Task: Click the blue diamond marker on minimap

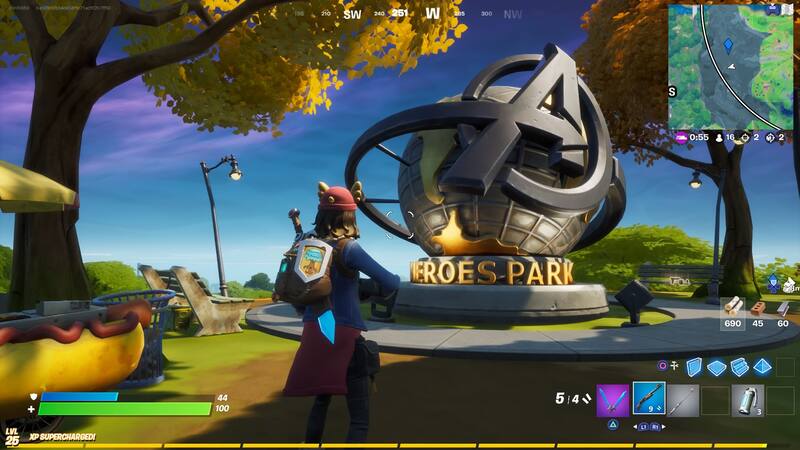Action: click(728, 45)
